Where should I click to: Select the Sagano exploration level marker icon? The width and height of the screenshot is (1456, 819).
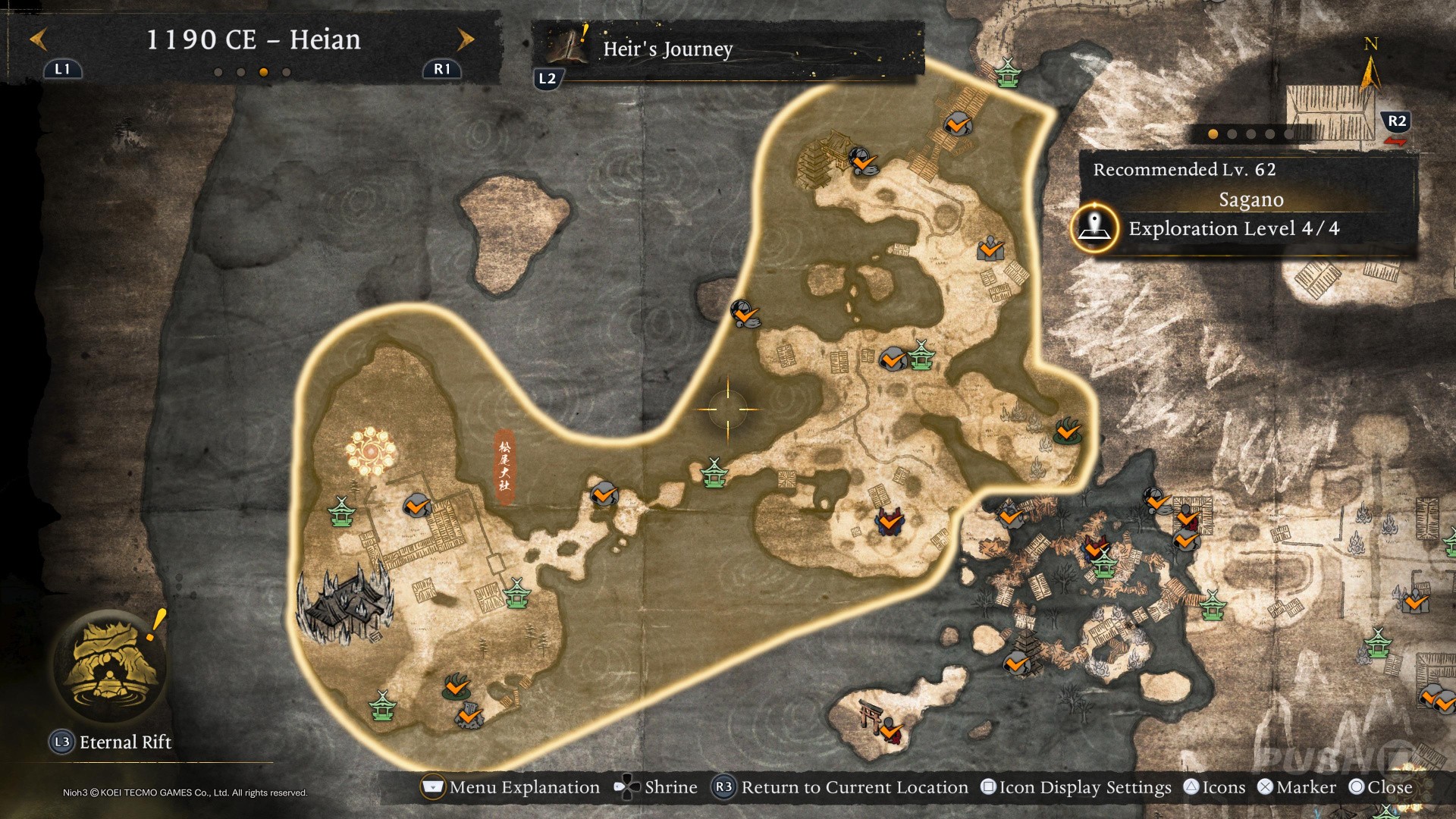1094,227
